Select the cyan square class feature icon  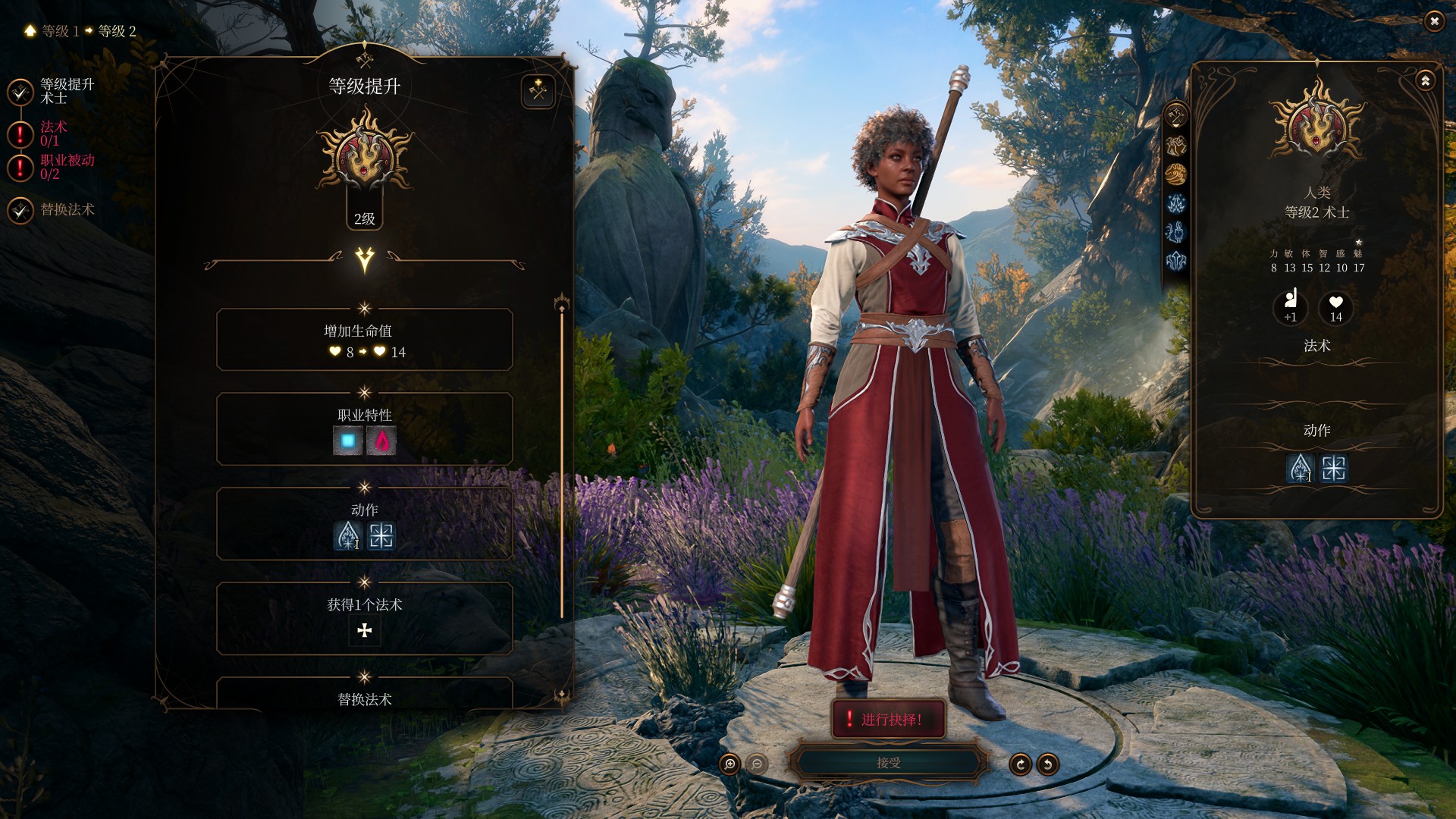pyautogui.click(x=348, y=441)
